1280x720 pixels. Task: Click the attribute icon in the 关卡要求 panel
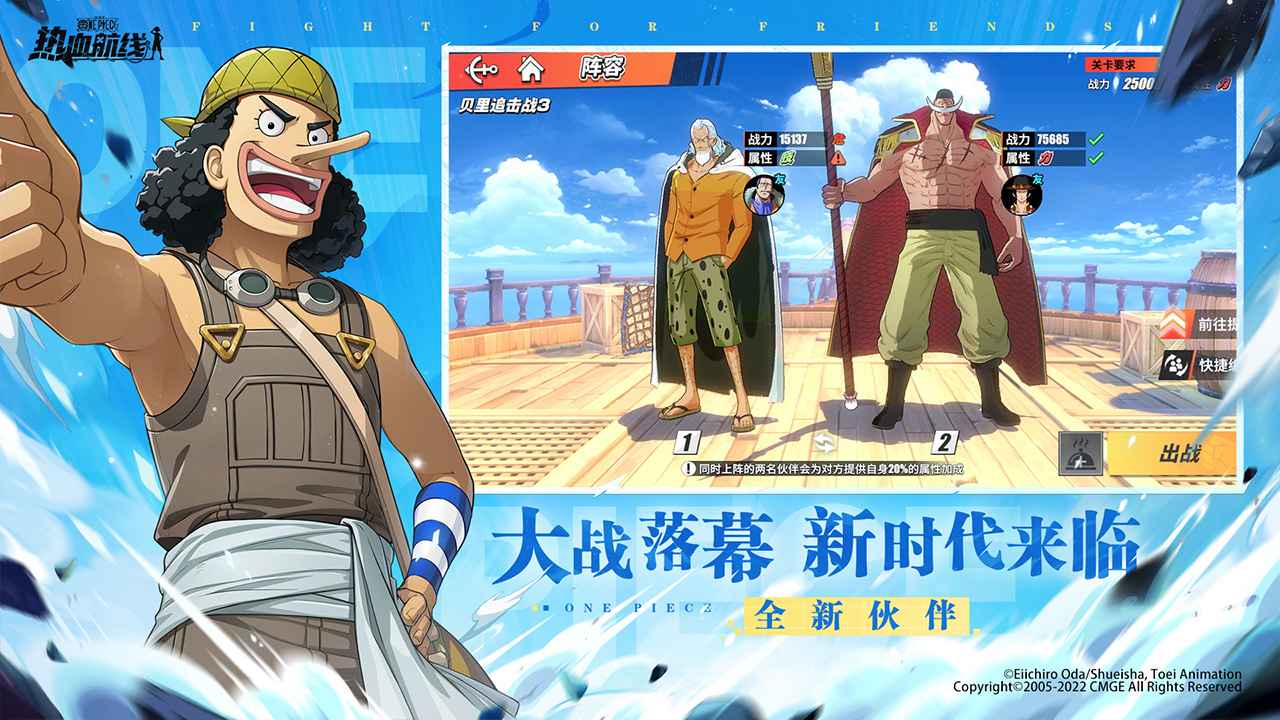coord(1222,85)
